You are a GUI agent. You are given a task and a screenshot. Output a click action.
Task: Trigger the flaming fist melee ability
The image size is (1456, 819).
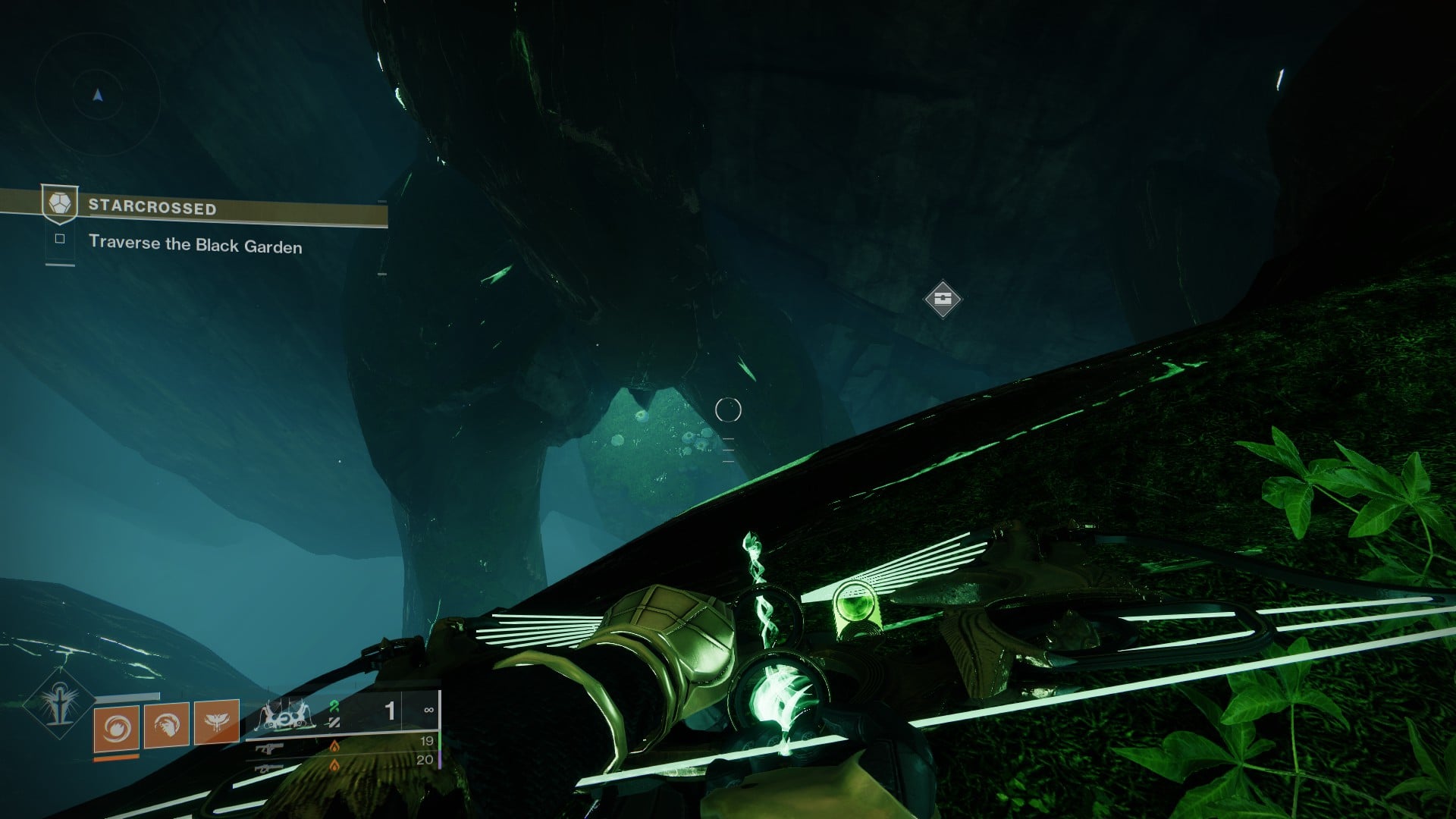point(167,725)
